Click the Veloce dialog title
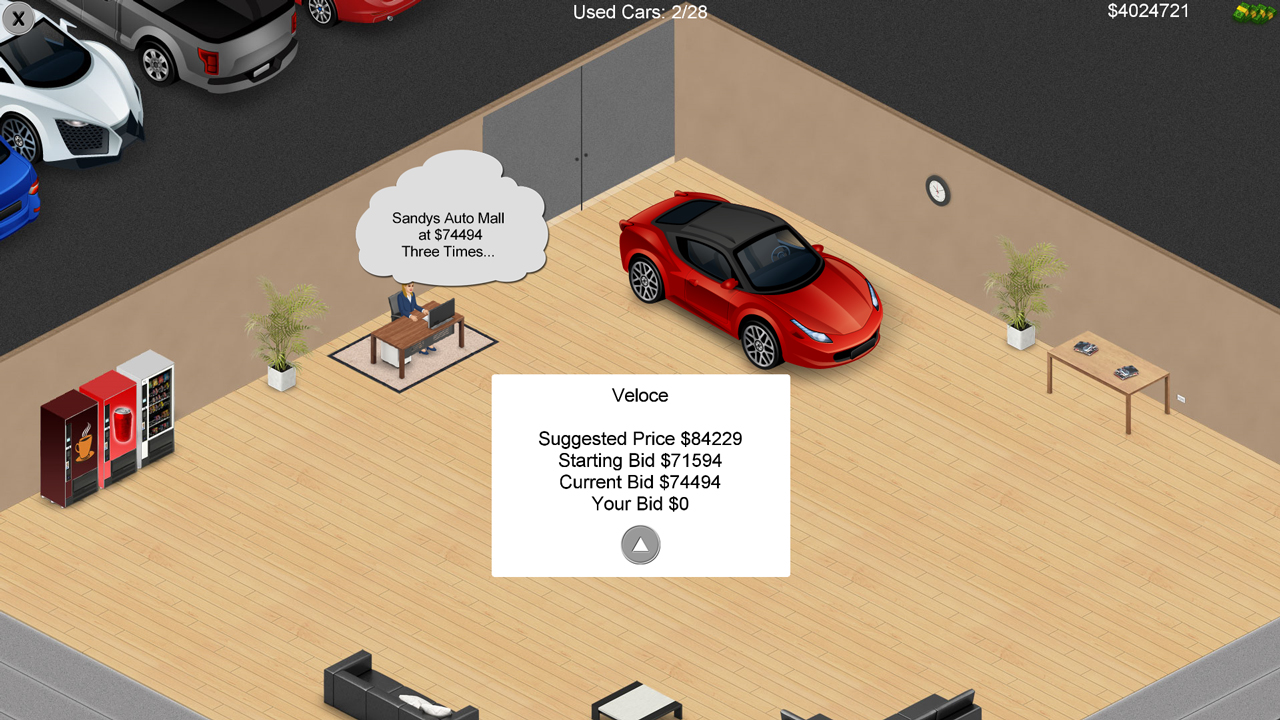Viewport: 1280px width, 720px height. [x=639, y=396]
